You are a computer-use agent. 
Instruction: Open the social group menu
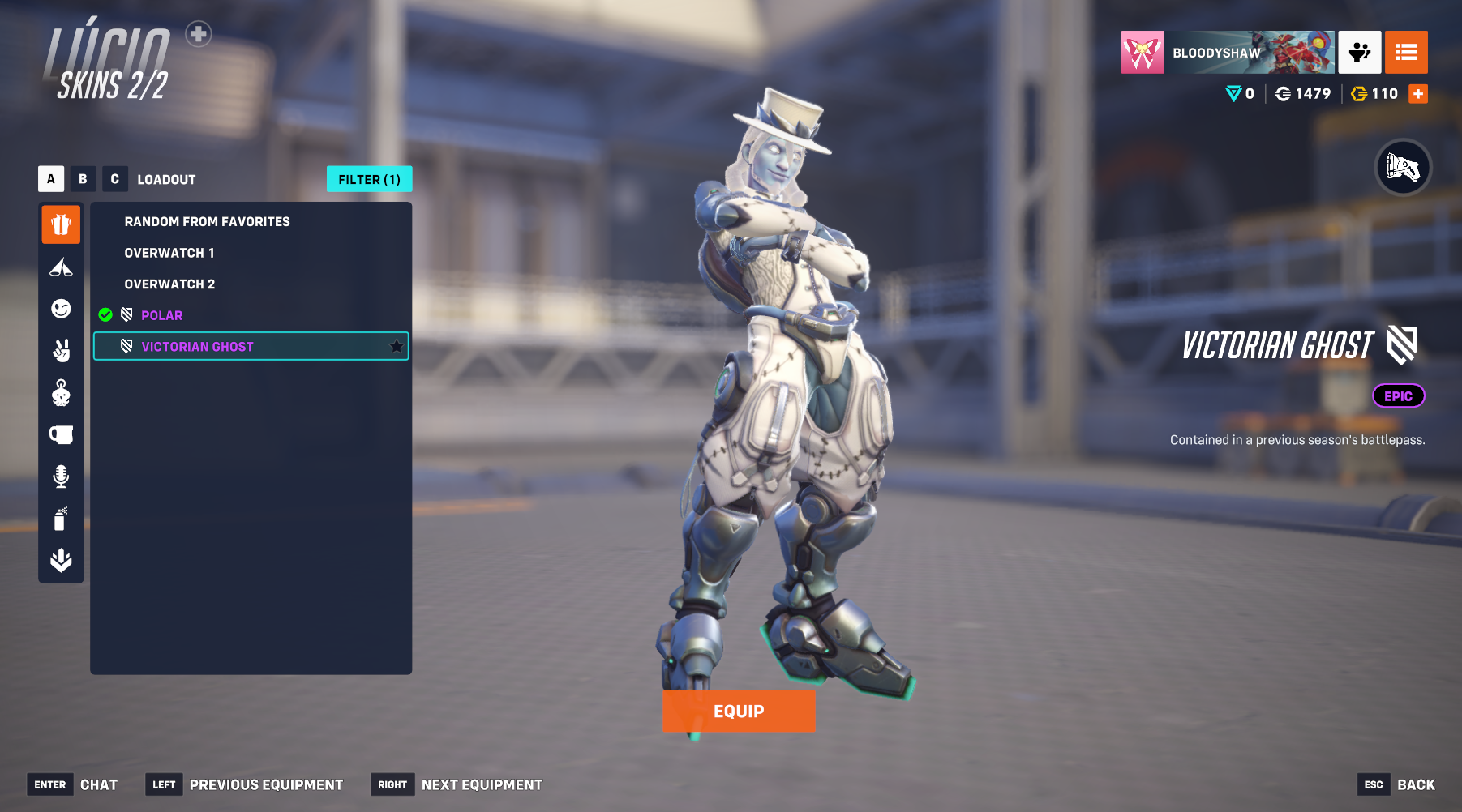coord(1359,53)
